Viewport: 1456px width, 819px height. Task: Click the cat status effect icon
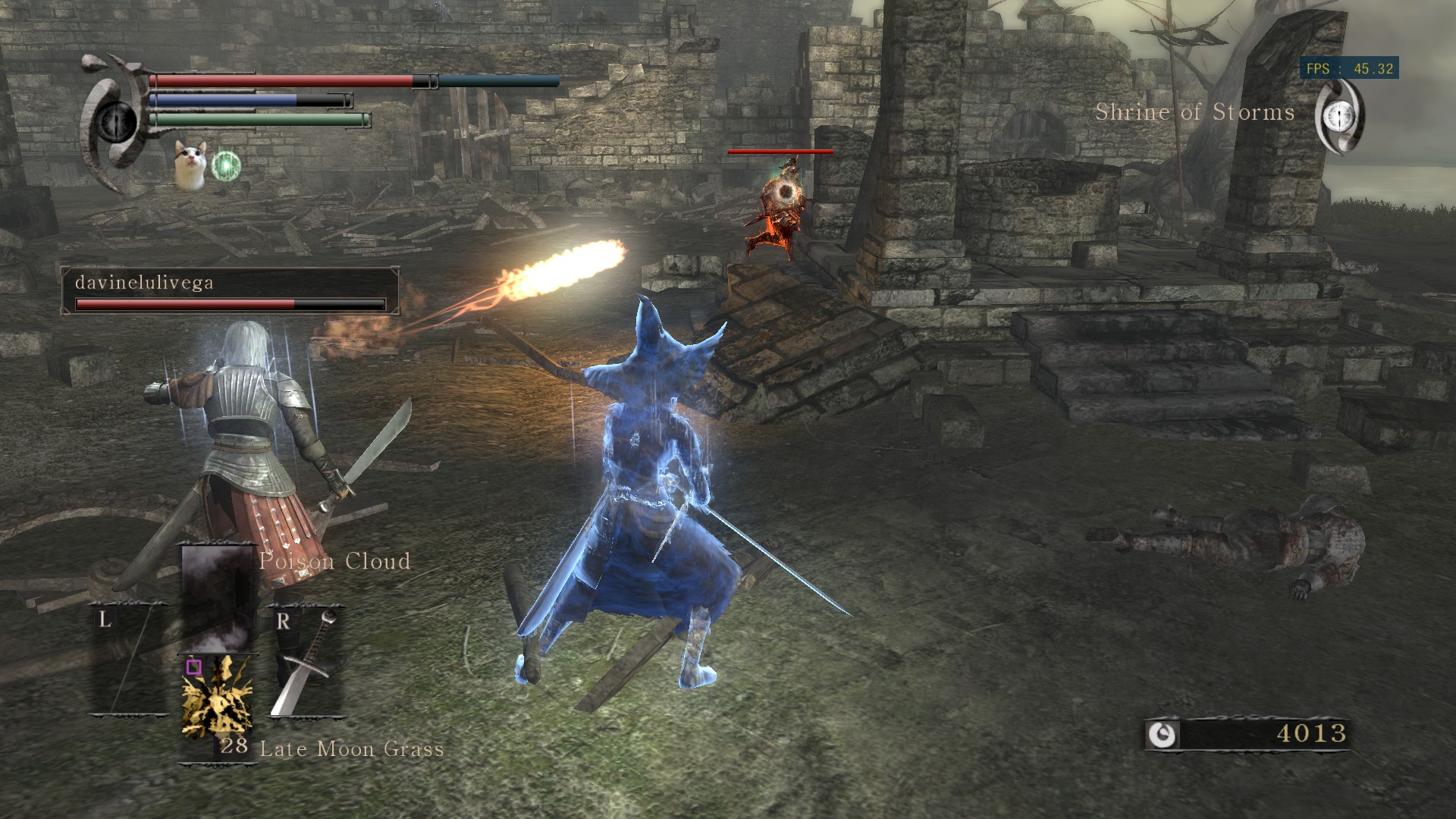click(190, 162)
